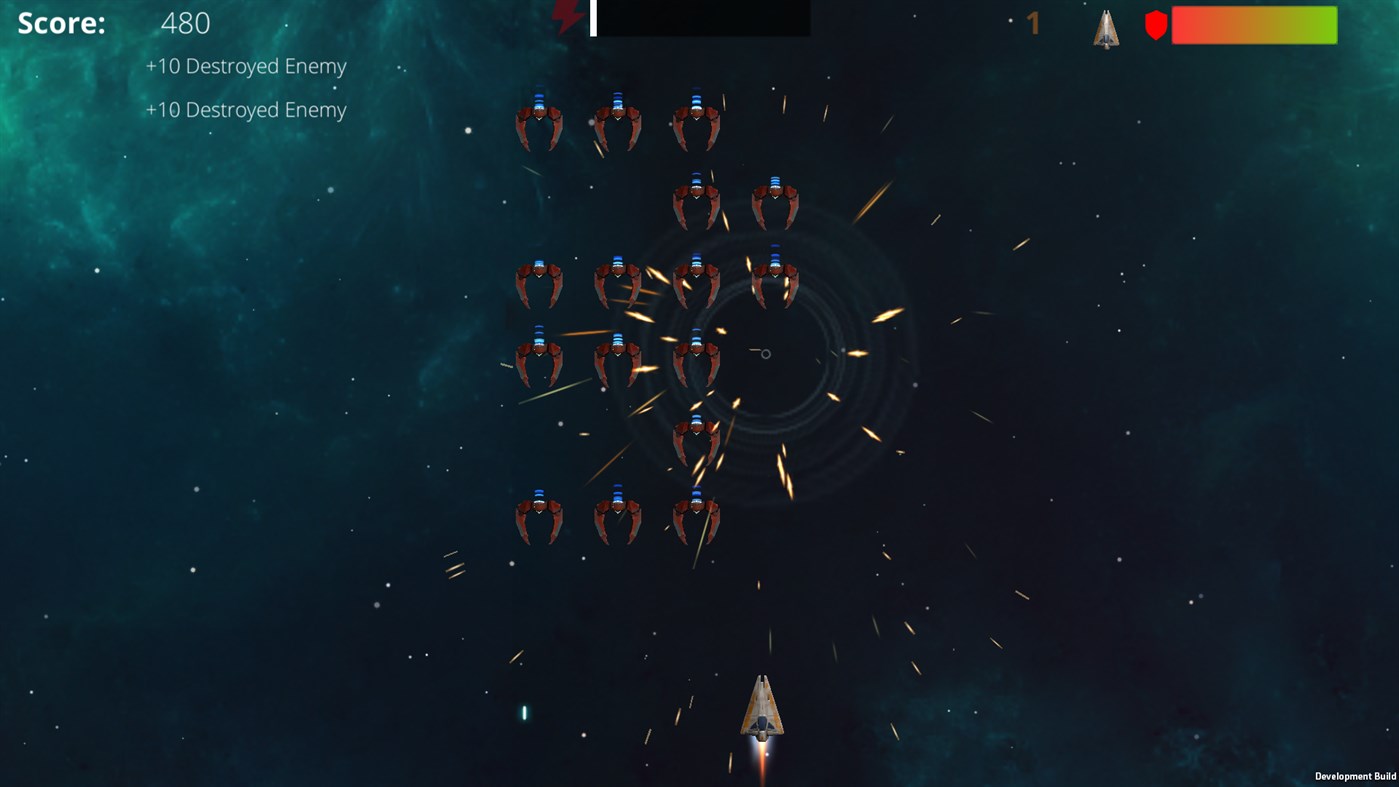Select the leftmost enemy in the fourth row
1399x787 pixels.
click(540, 355)
